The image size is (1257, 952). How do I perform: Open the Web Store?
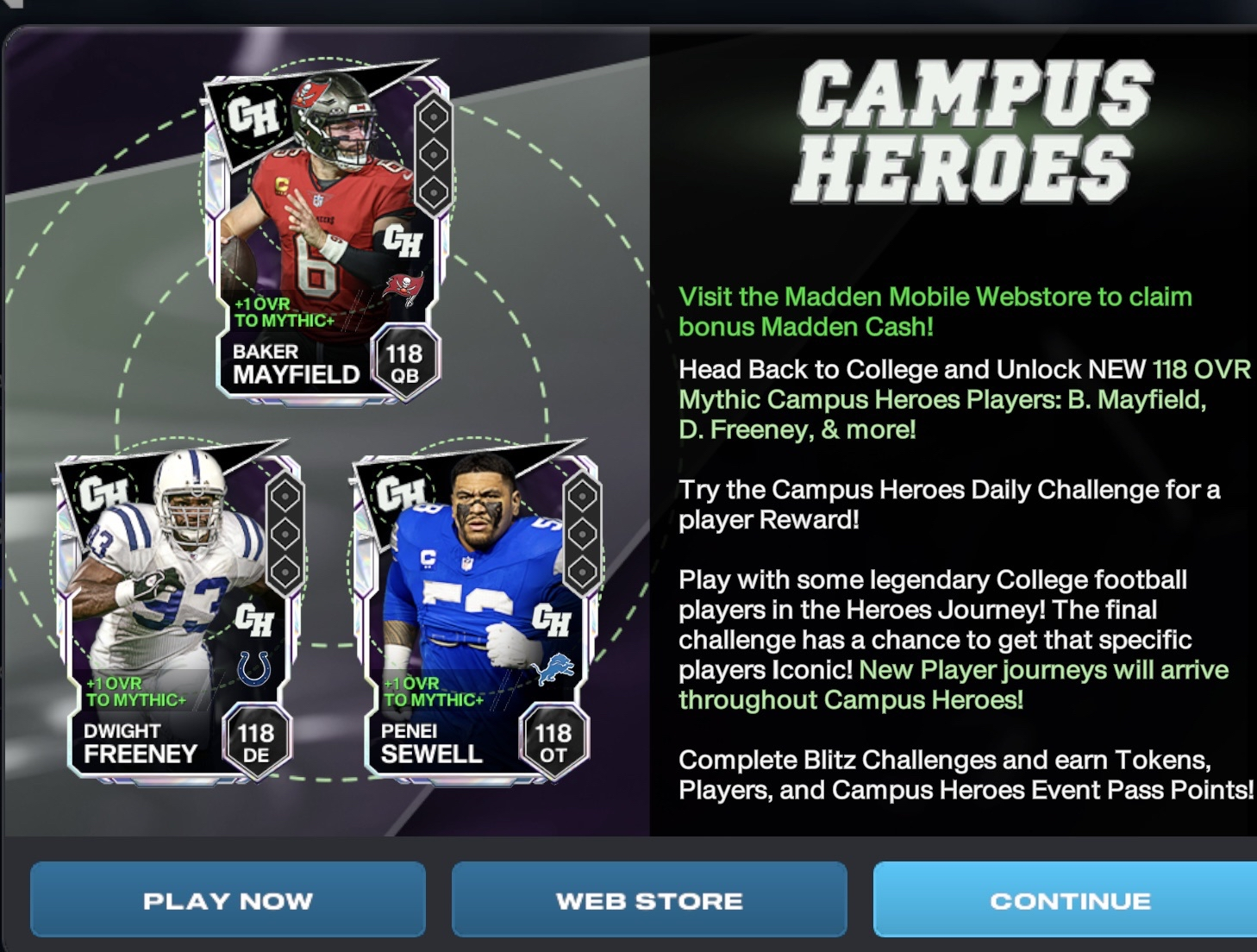point(649,900)
